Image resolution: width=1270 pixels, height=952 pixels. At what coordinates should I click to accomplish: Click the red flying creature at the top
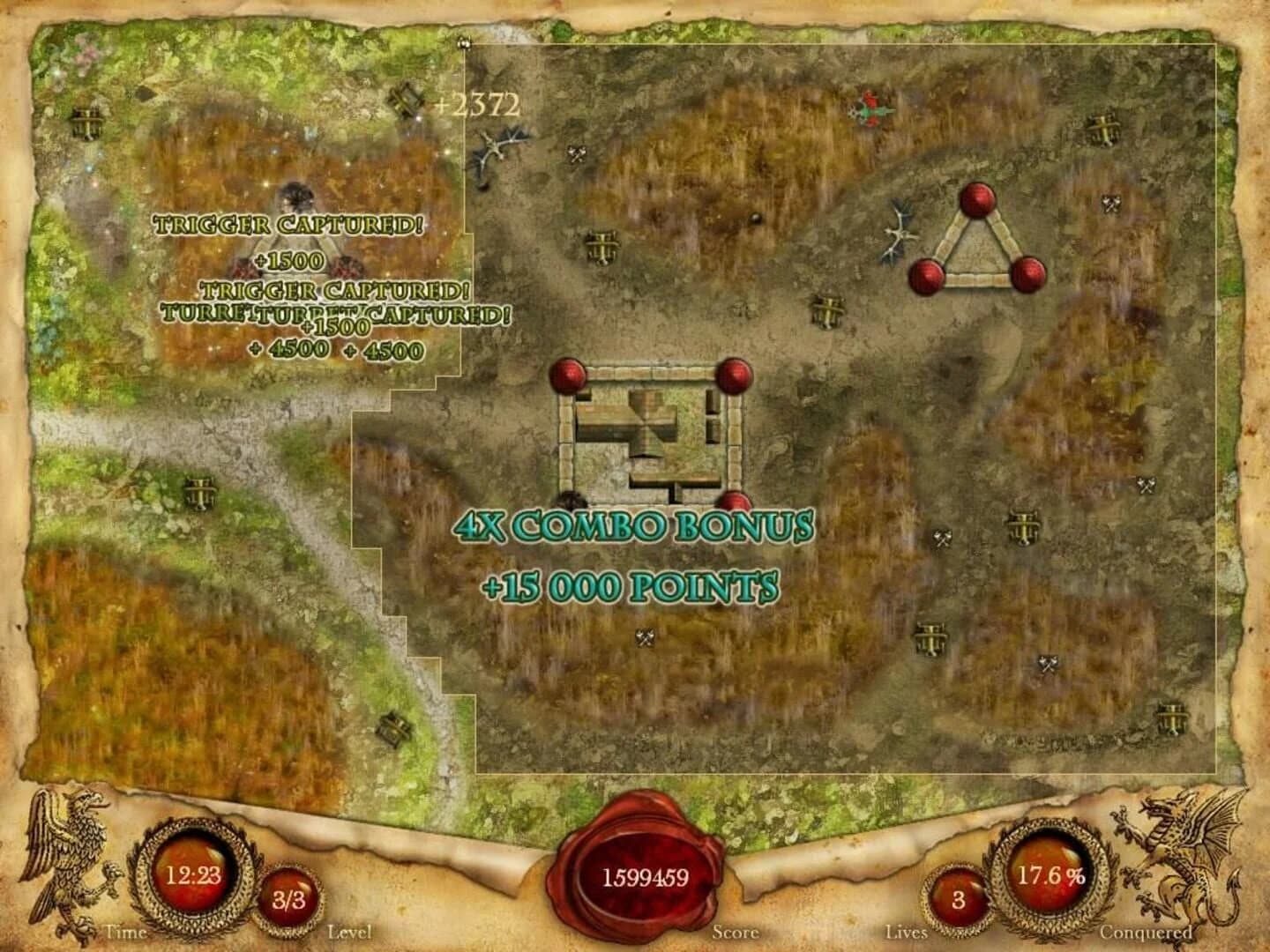pyautogui.click(x=869, y=110)
